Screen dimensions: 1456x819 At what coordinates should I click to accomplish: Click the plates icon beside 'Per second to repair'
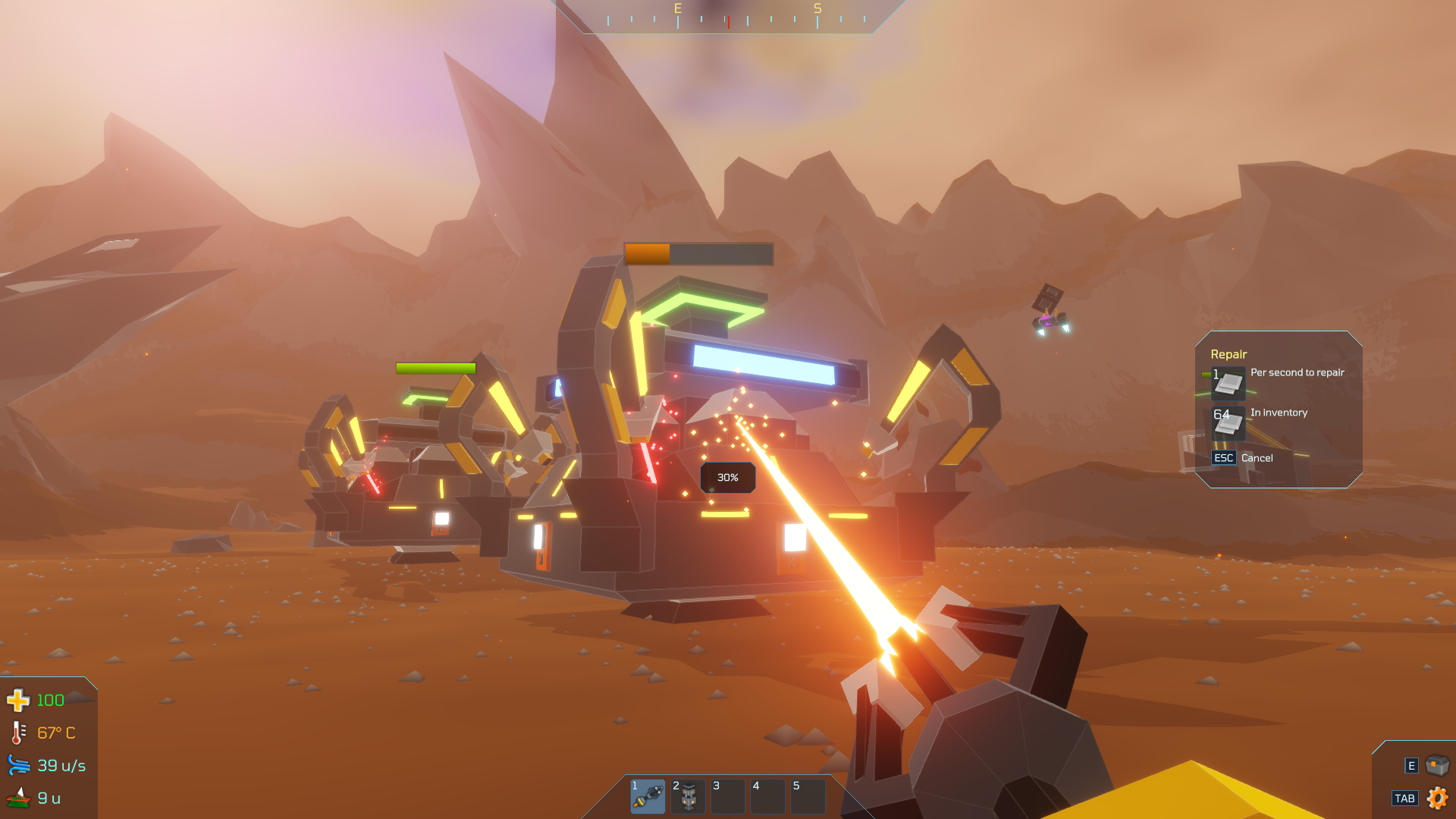(1228, 384)
